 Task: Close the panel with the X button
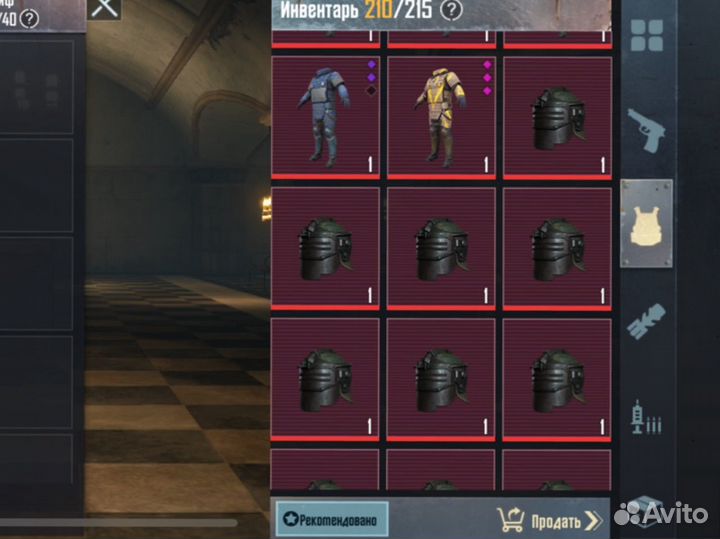pos(104,8)
